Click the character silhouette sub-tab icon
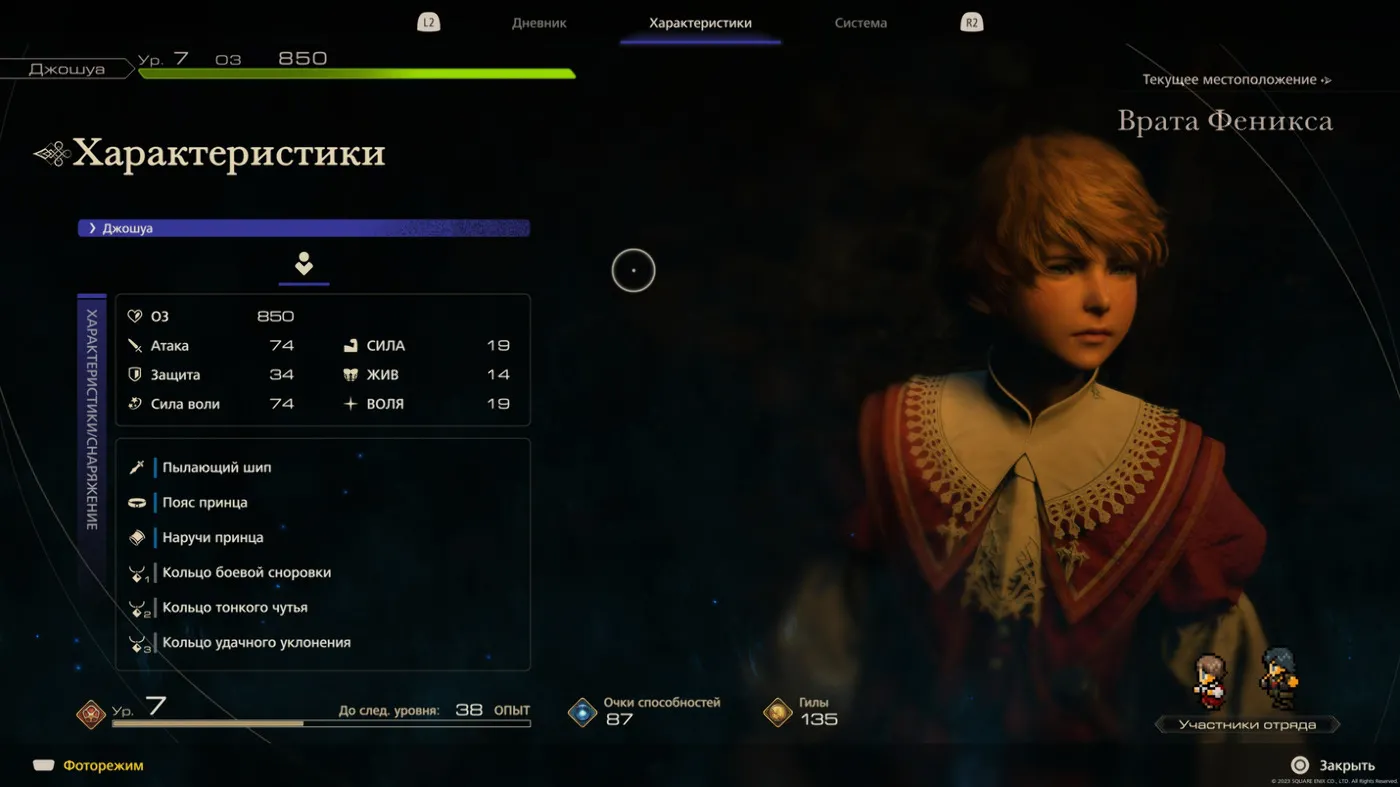 pos(304,264)
